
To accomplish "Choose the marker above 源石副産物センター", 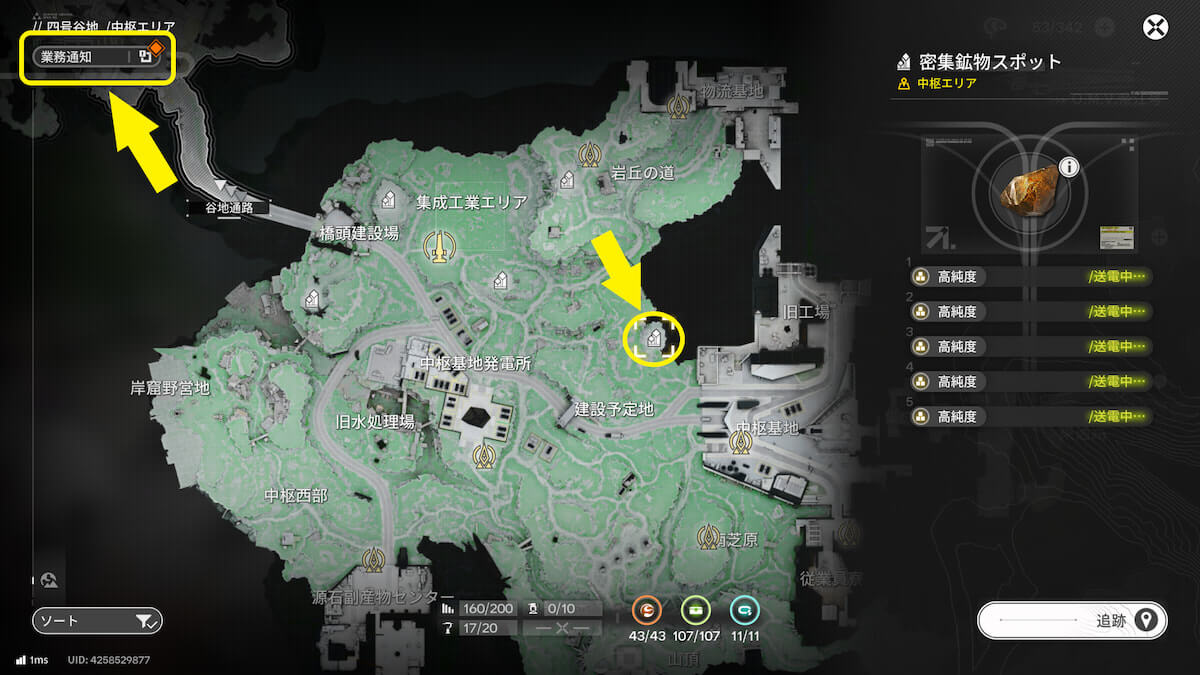I will [x=375, y=558].
